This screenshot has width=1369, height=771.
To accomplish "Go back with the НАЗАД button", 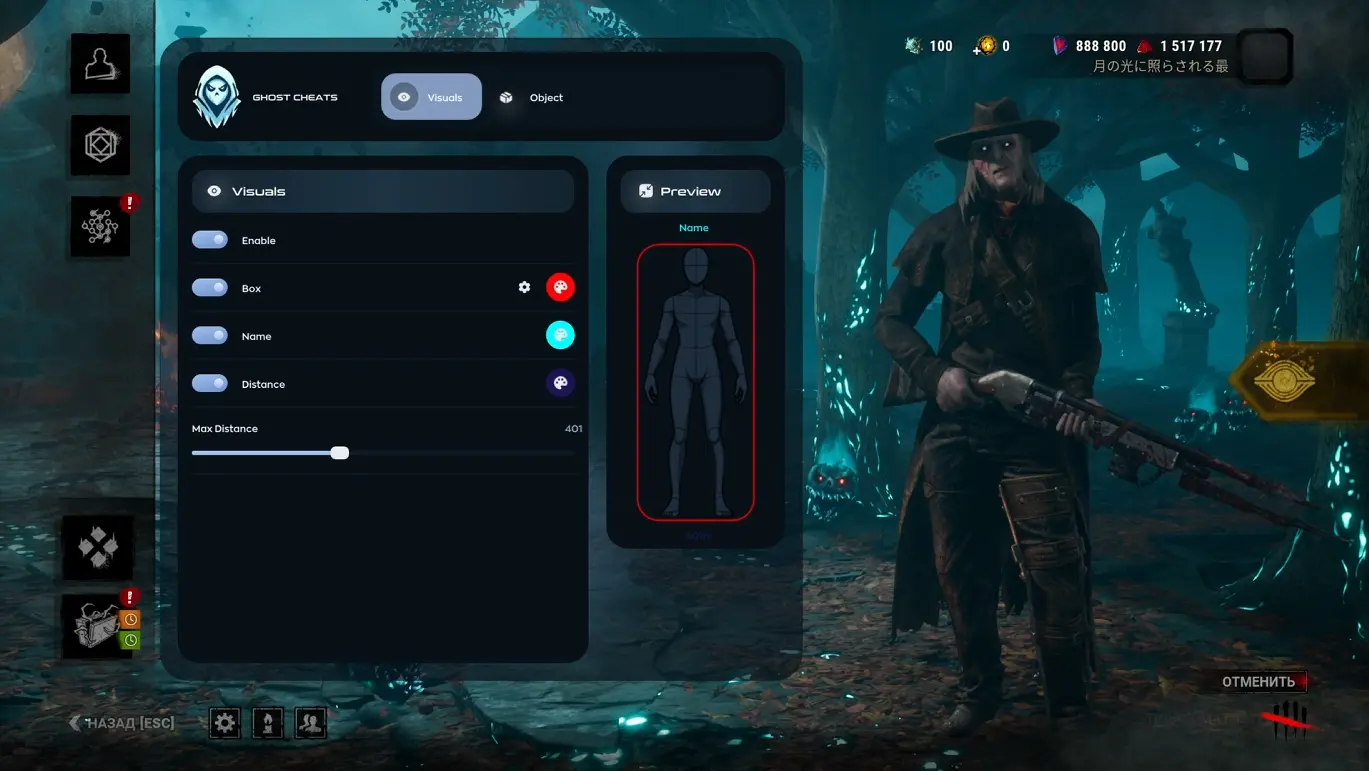I will coord(121,723).
